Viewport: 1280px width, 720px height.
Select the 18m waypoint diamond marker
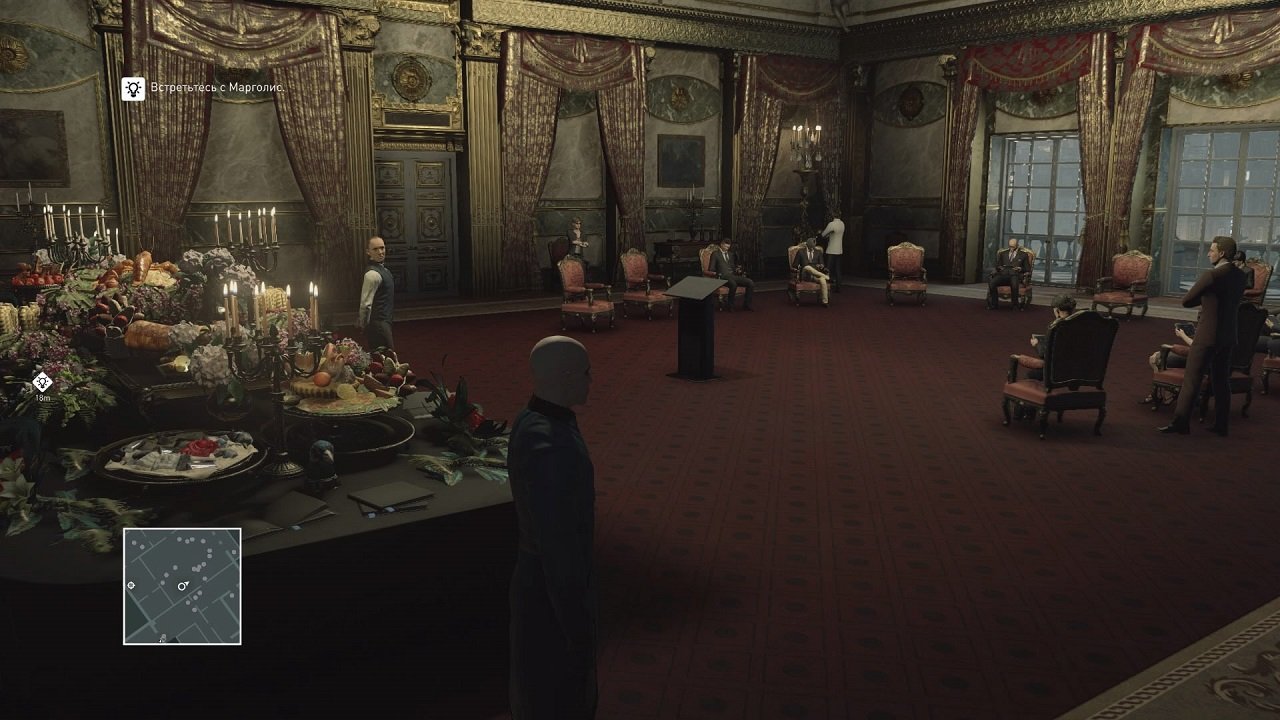tap(41, 380)
